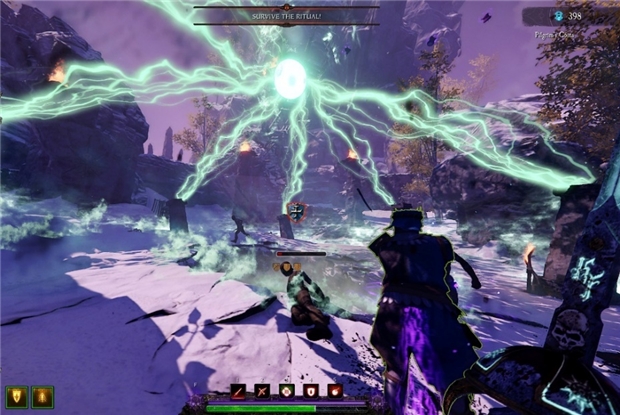The width and height of the screenshot is (620, 415).
Task: Select the red staff weapon slot
Action: click(x=239, y=391)
